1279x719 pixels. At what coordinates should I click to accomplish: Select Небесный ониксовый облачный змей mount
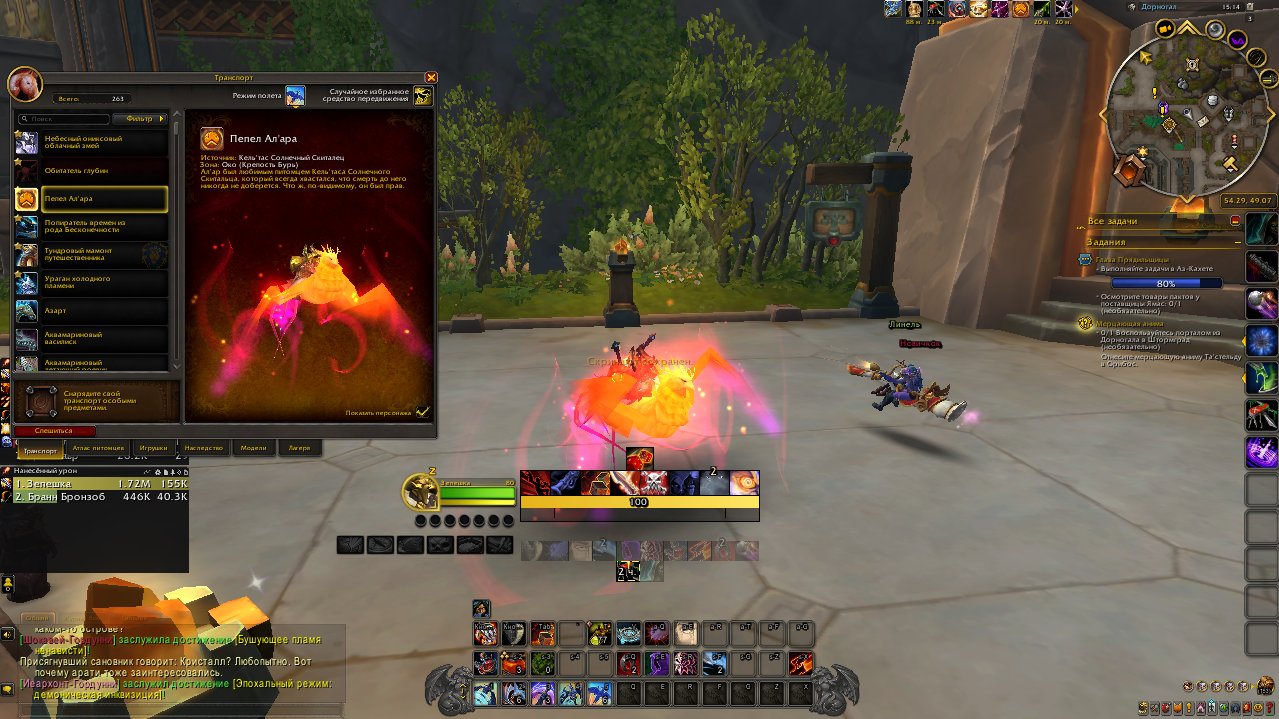click(91, 143)
